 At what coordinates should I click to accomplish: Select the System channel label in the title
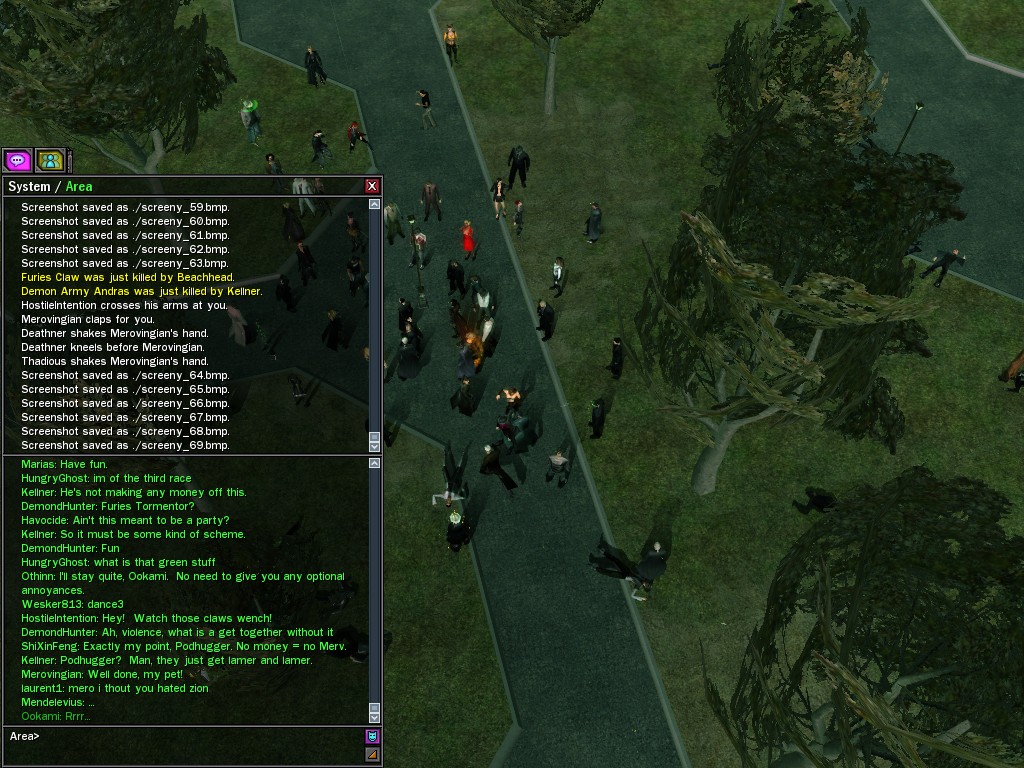tap(29, 187)
